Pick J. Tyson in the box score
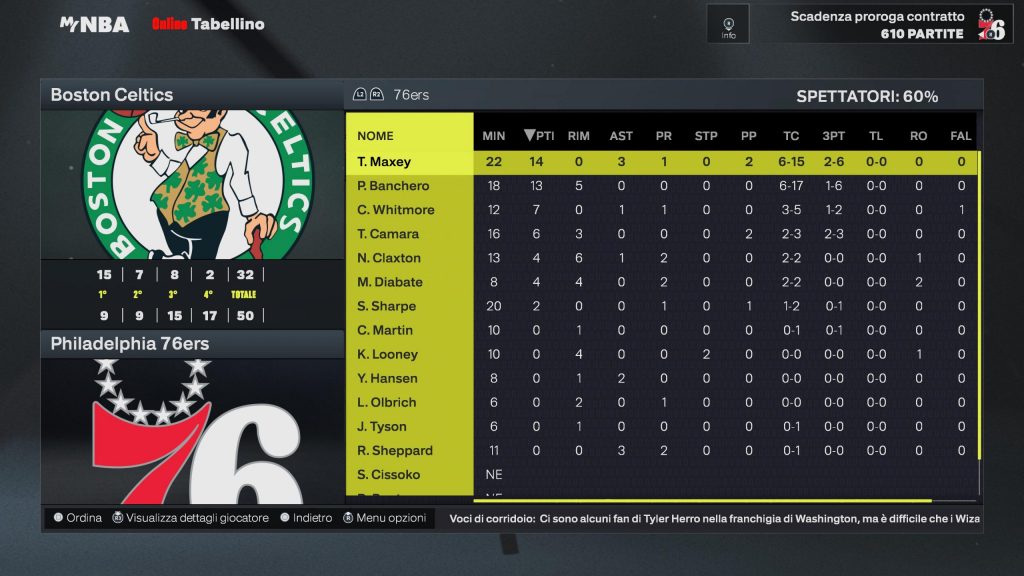1024x576 pixels. 383,426
